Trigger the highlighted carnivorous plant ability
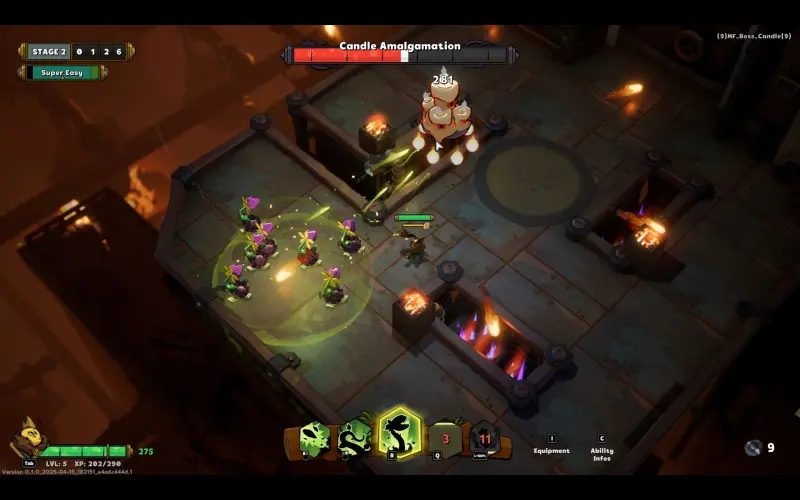This screenshot has width=800, height=500. (x=399, y=434)
